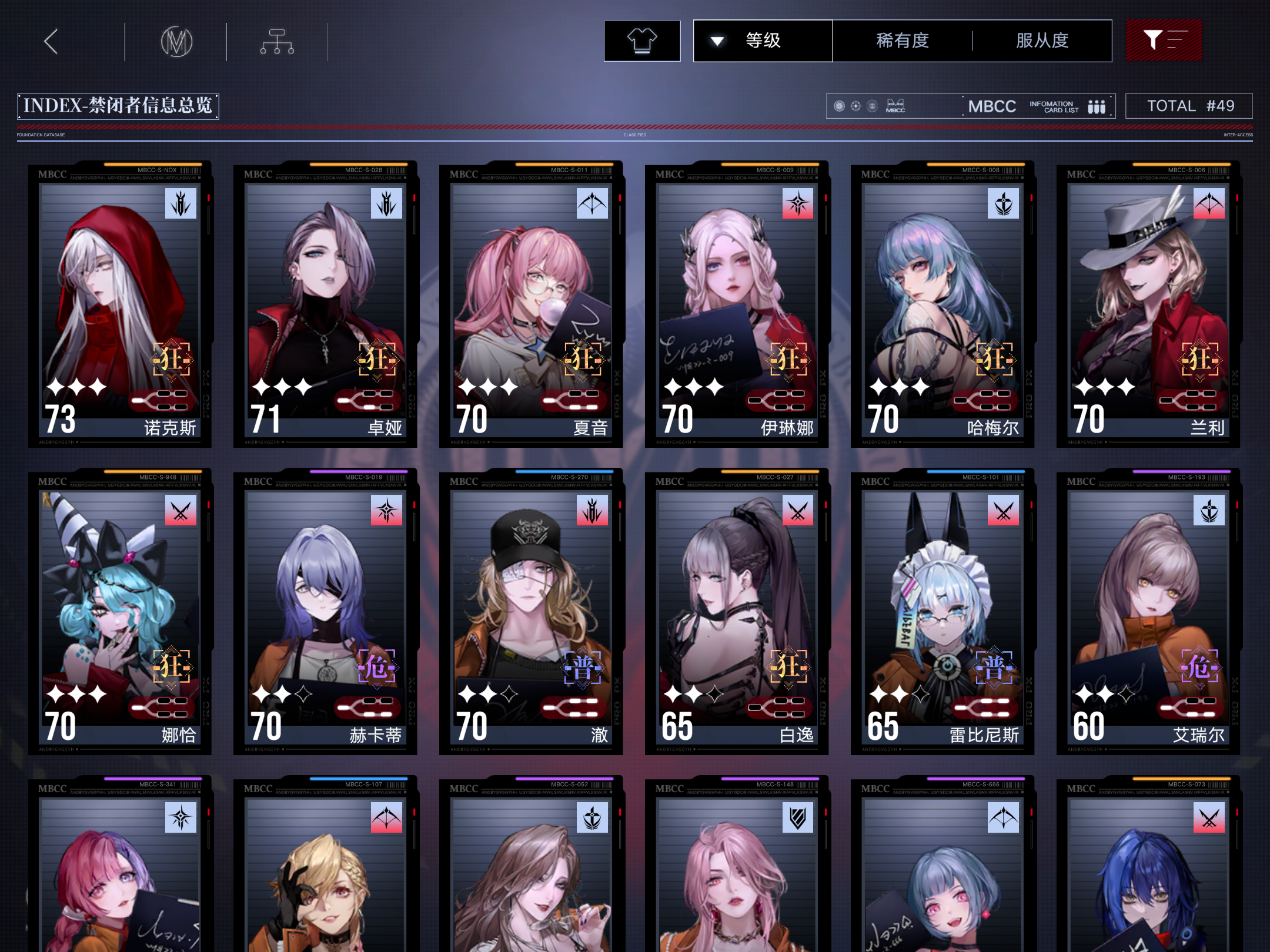Click the crowd/people icon beside CARD LIST
The image size is (1270, 952).
[x=1097, y=106]
